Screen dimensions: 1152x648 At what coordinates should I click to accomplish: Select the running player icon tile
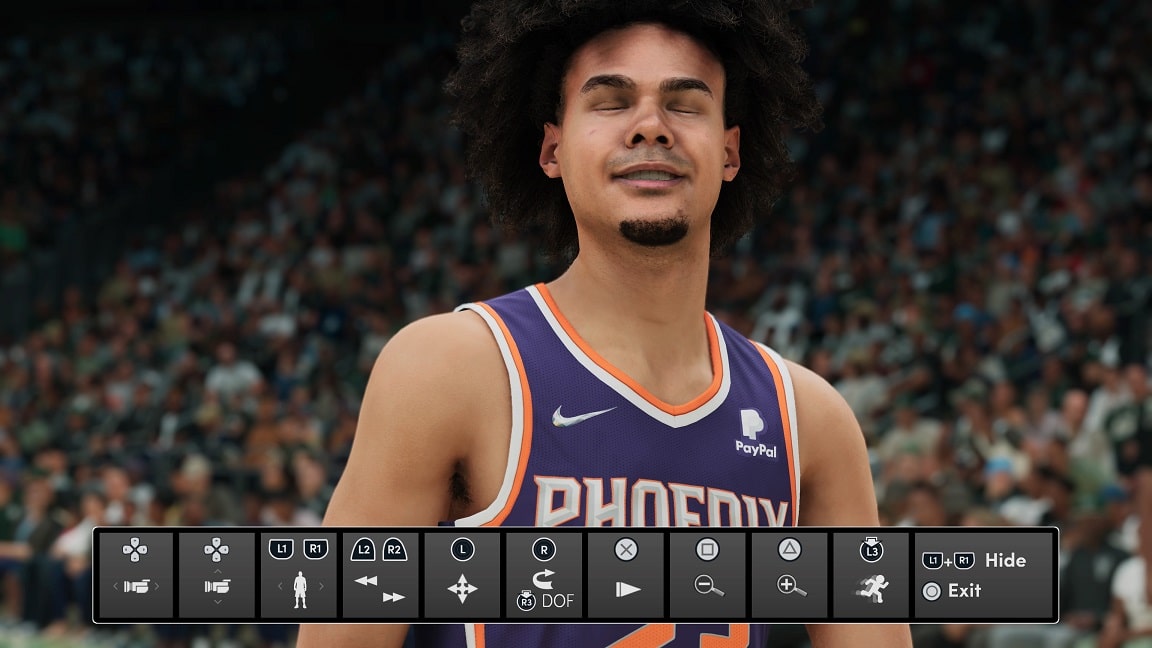coord(872,587)
